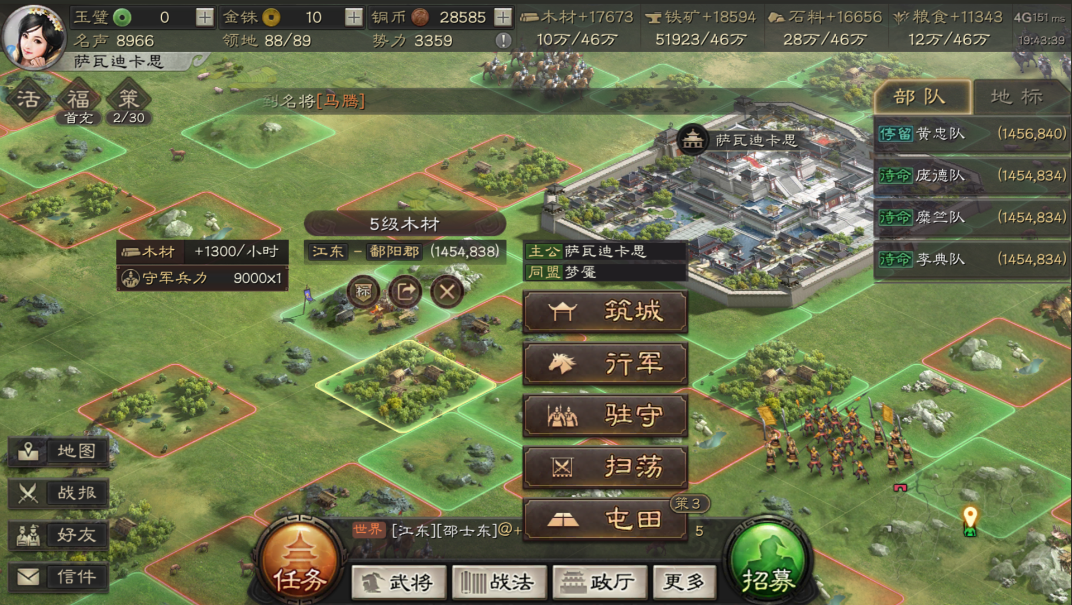
Task: Open the 政厅 government hall menu
Action: (x=597, y=581)
